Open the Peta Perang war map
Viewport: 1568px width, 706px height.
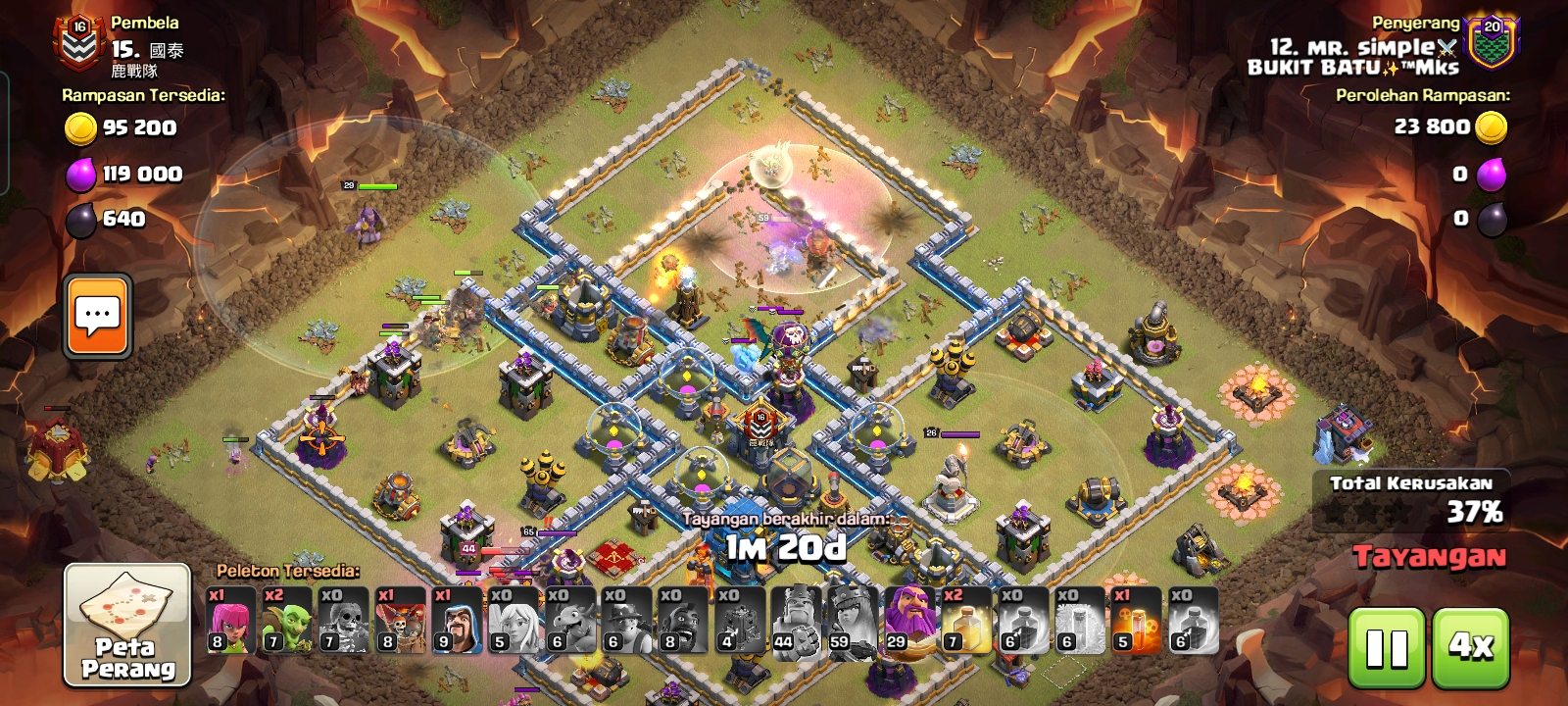coord(127,626)
